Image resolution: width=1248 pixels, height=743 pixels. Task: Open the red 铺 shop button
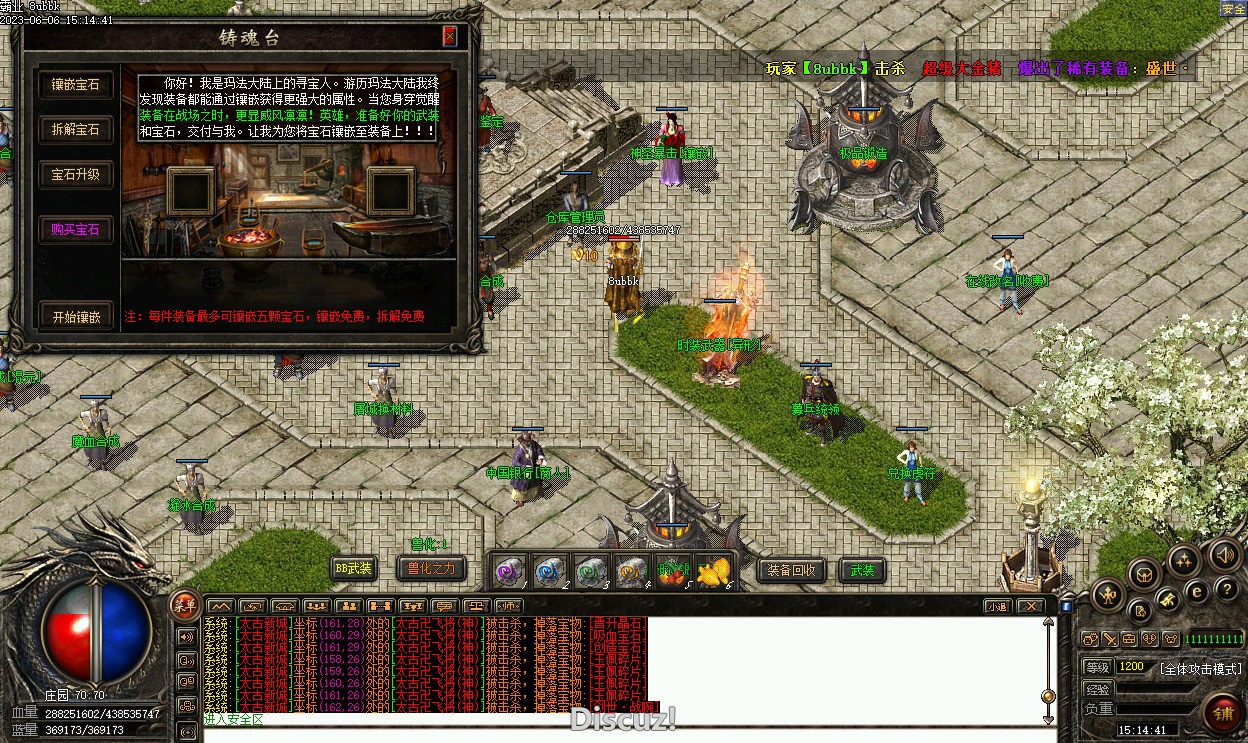(1223, 713)
